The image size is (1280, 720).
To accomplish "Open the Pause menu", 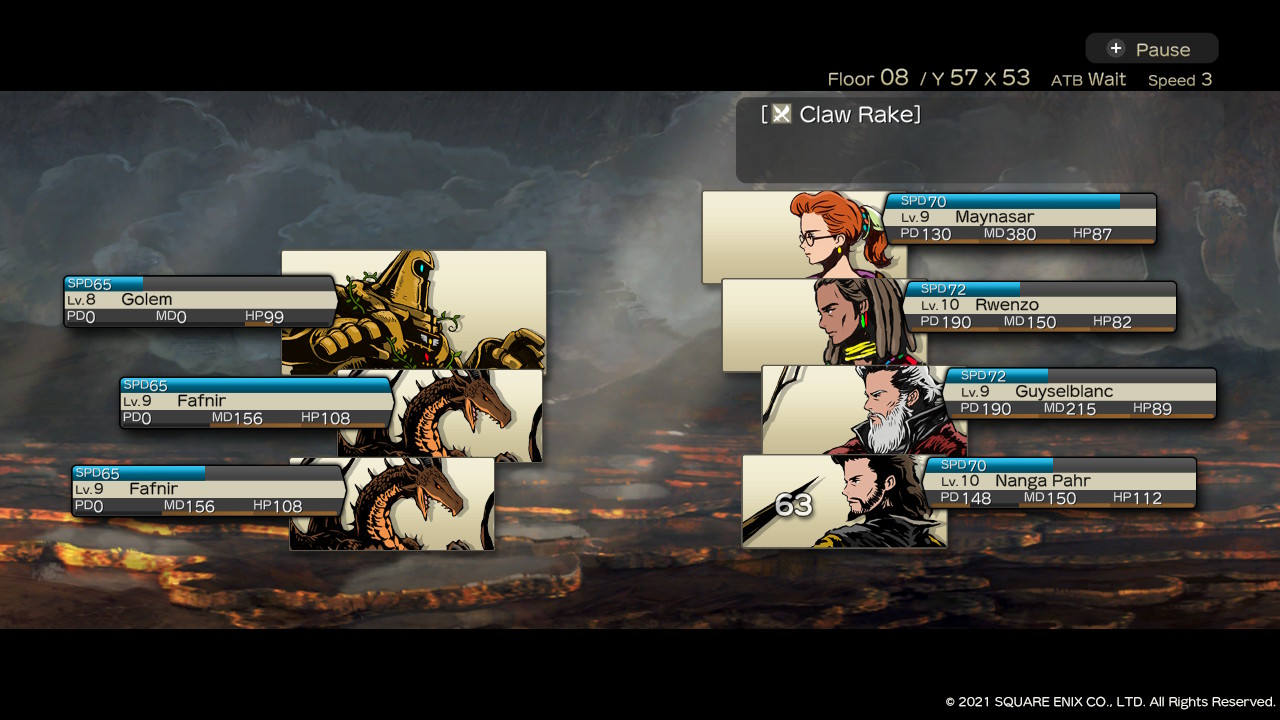I will (1151, 49).
